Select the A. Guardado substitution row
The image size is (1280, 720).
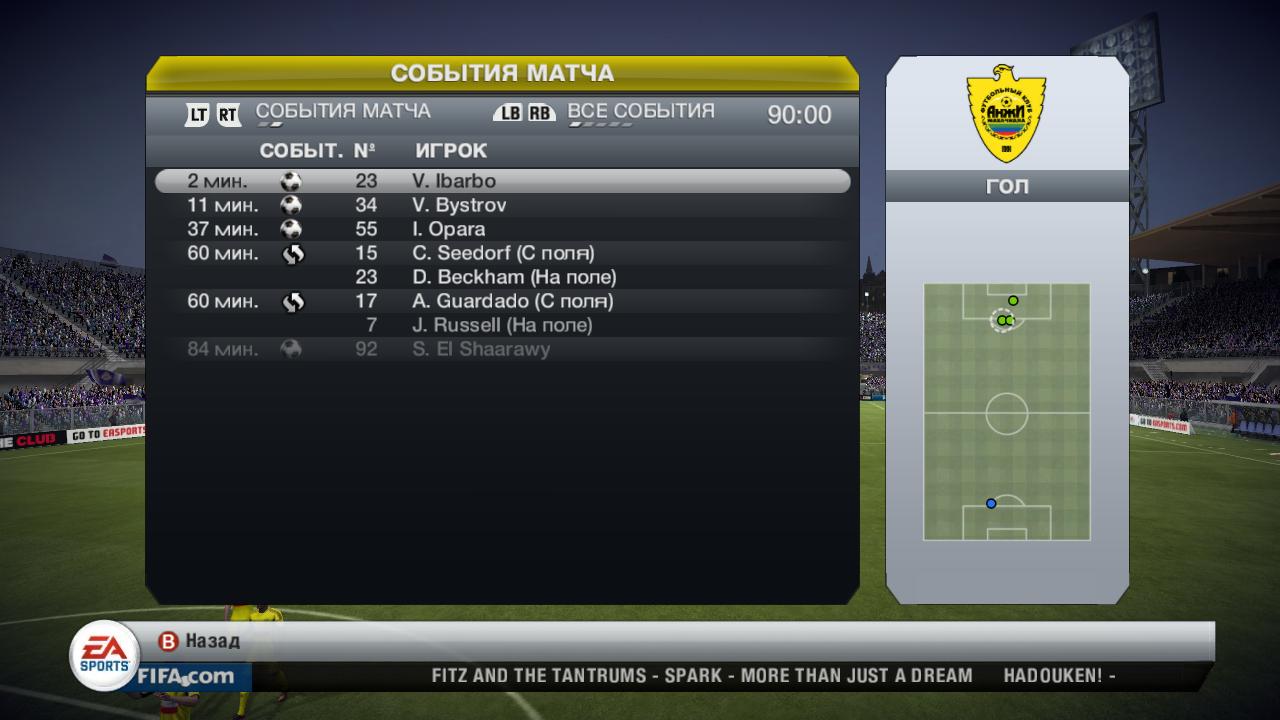coord(502,301)
